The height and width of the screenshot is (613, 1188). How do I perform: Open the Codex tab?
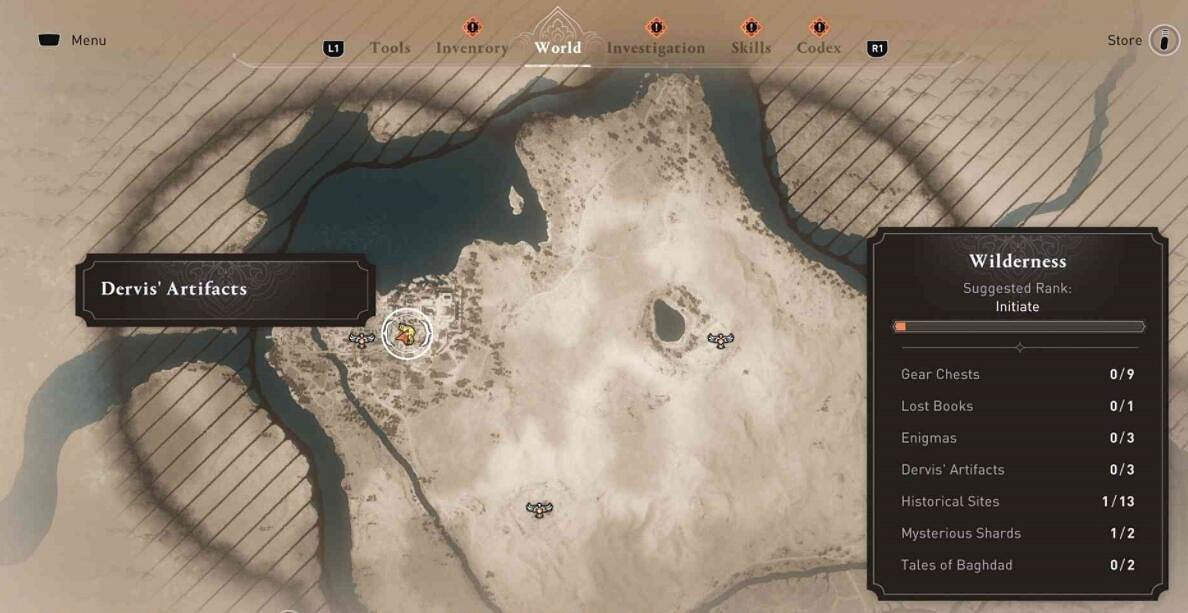818,48
